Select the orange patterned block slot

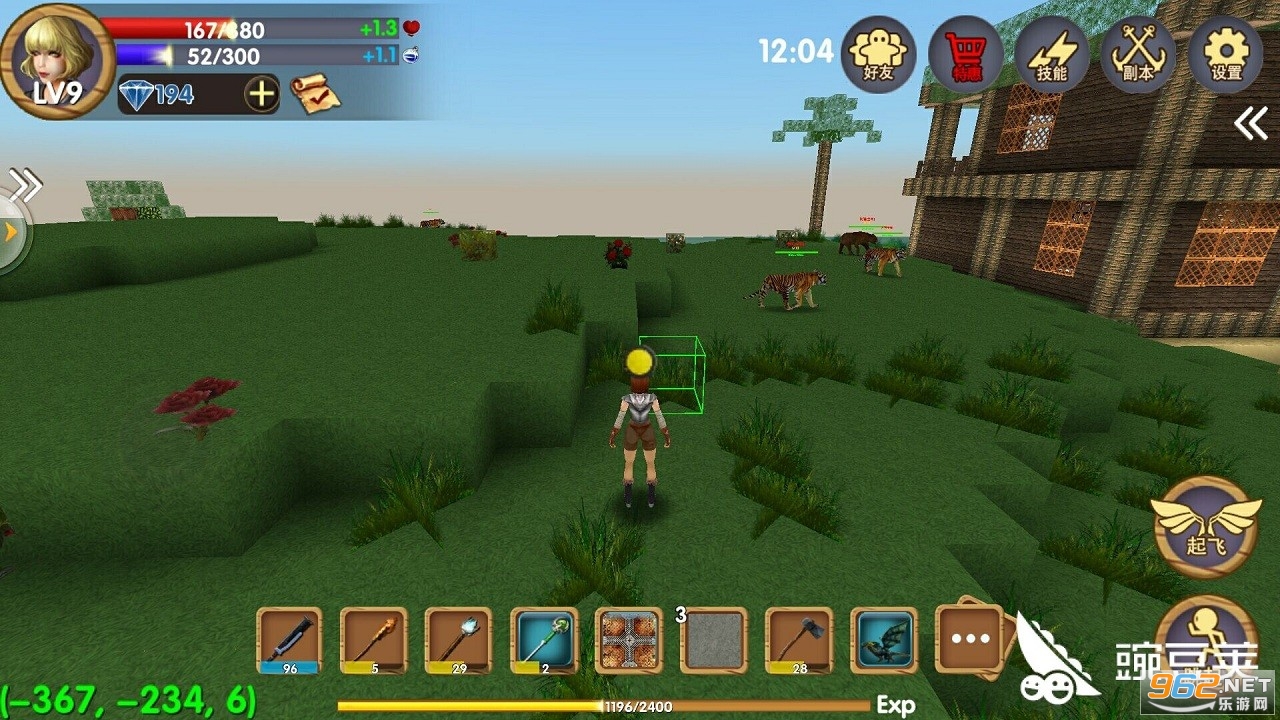pyautogui.click(x=629, y=640)
